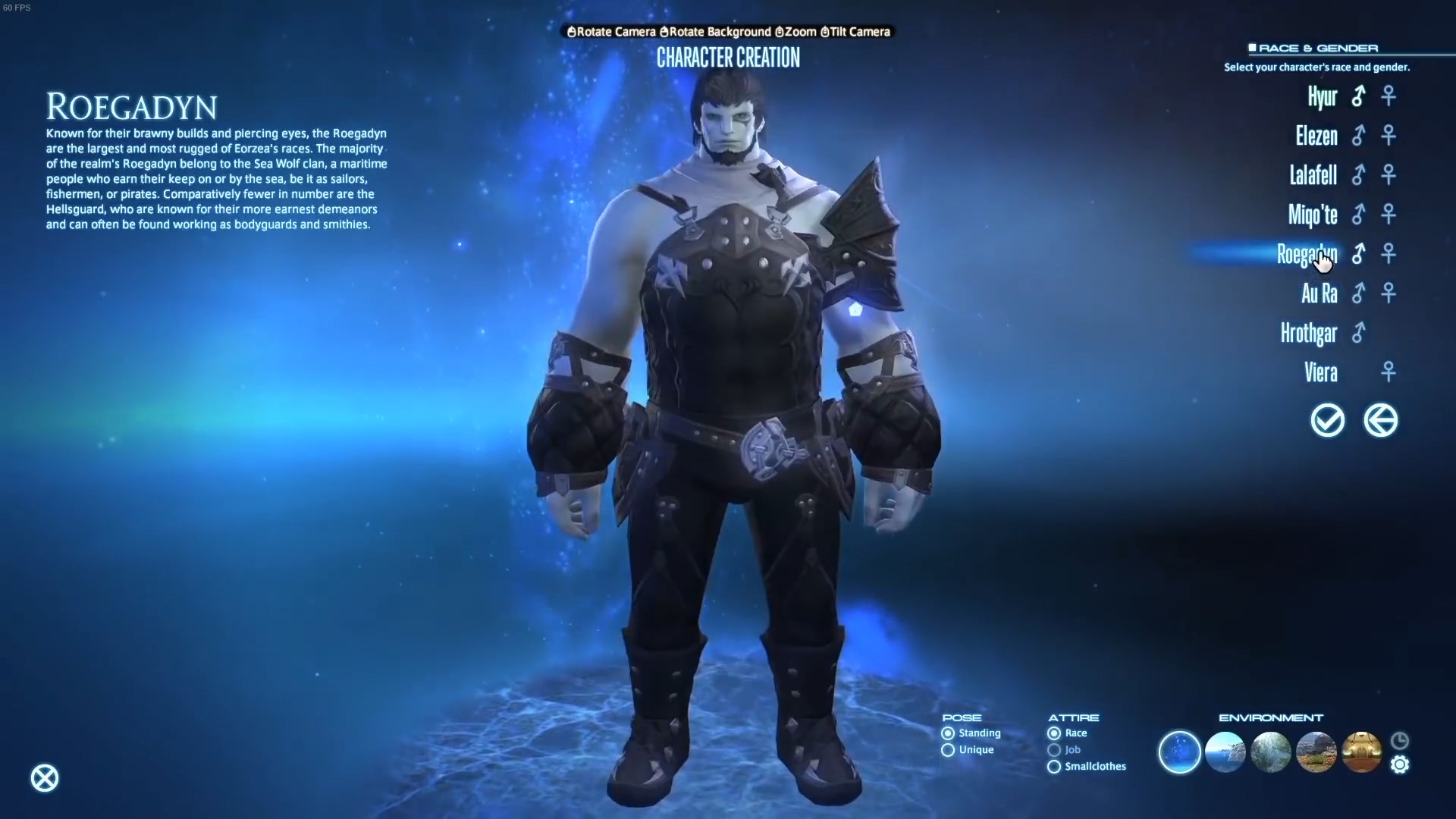Open the environment settings gear
The image size is (1456, 819).
1399,765
